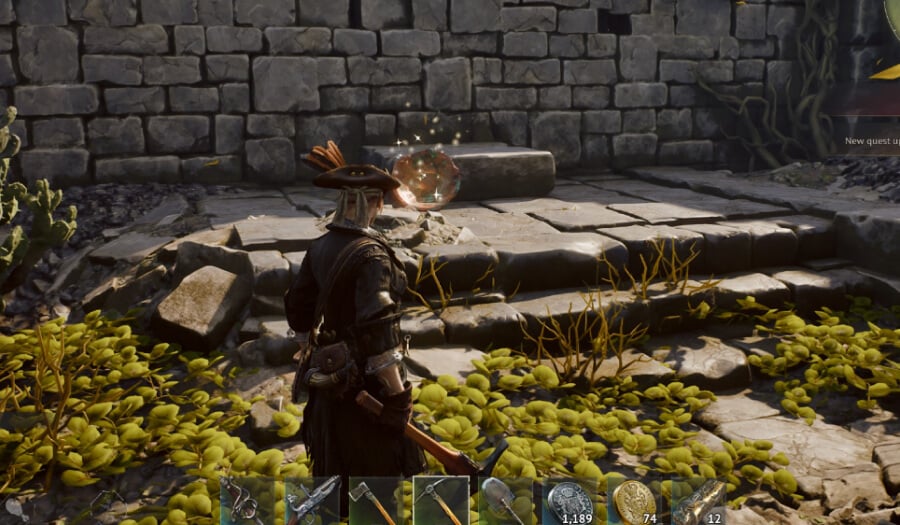The height and width of the screenshot is (525, 900).
Task: Equip the flintlock pistol from the hotbar
Action: point(312,500)
